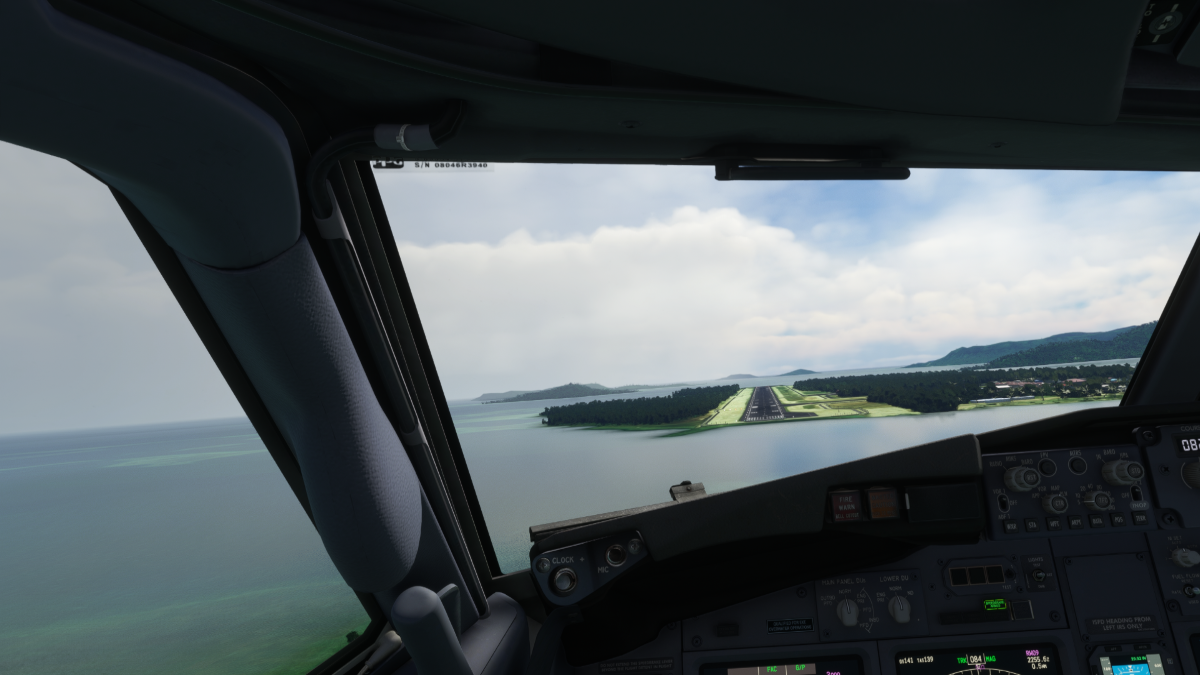Click the amber master caution light
Viewport: 1200px width, 675px height.
coord(883,503)
